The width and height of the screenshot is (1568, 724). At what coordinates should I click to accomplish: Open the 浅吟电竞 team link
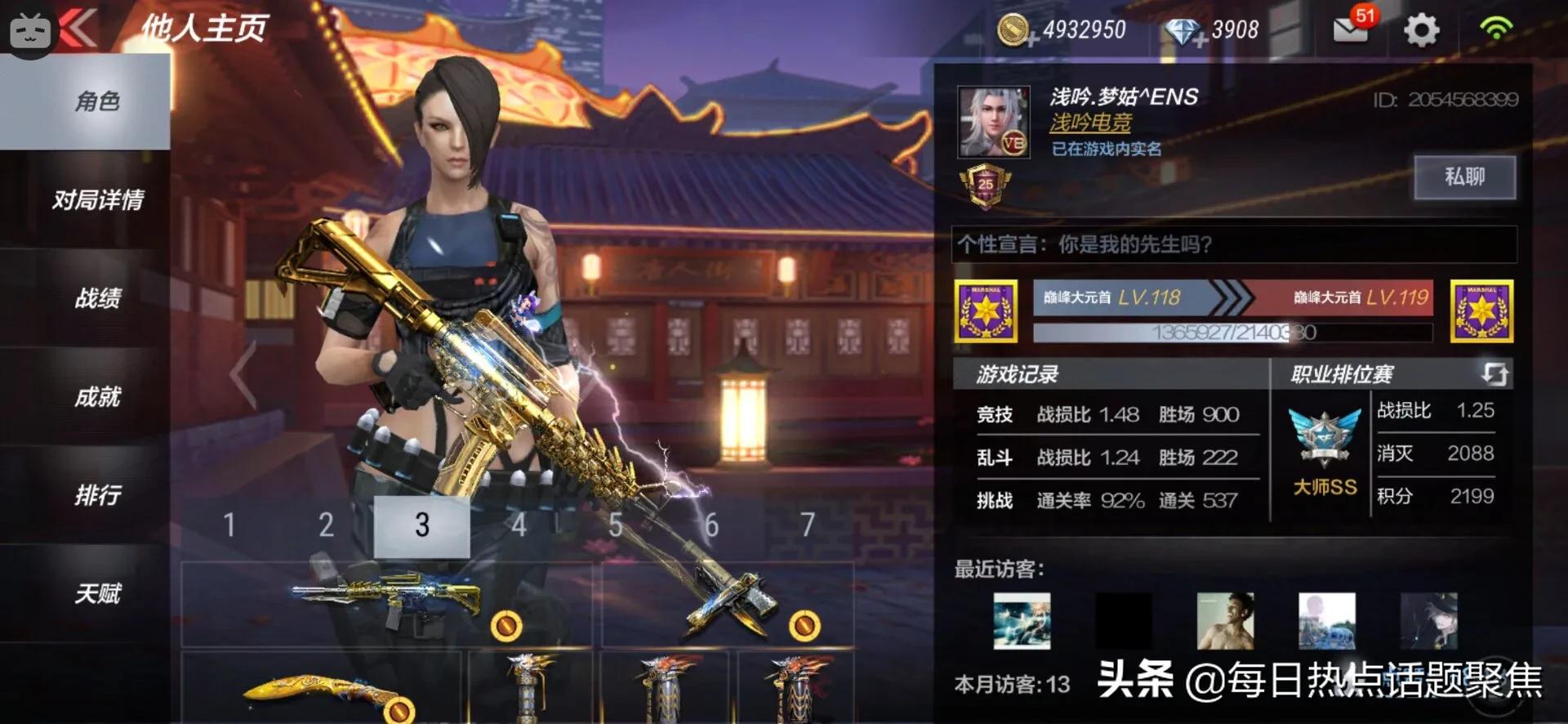[1090, 123]
